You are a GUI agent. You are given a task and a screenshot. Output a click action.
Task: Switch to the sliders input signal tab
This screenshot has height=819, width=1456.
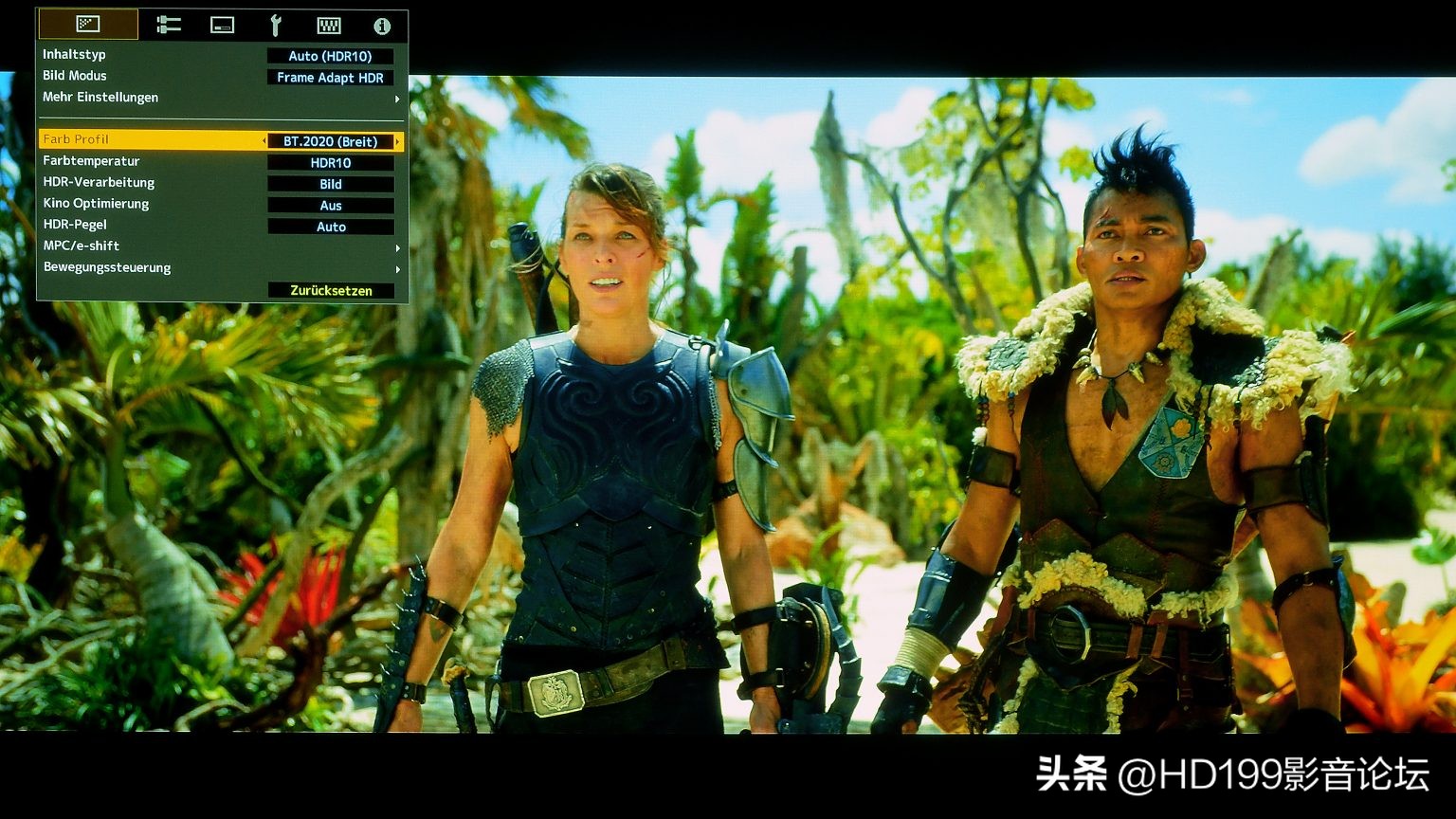(169, 26)
